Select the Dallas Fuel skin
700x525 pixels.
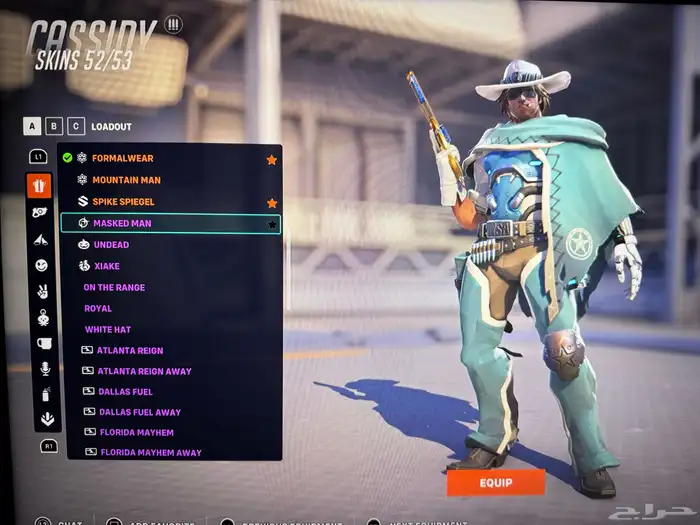[125, 391]
